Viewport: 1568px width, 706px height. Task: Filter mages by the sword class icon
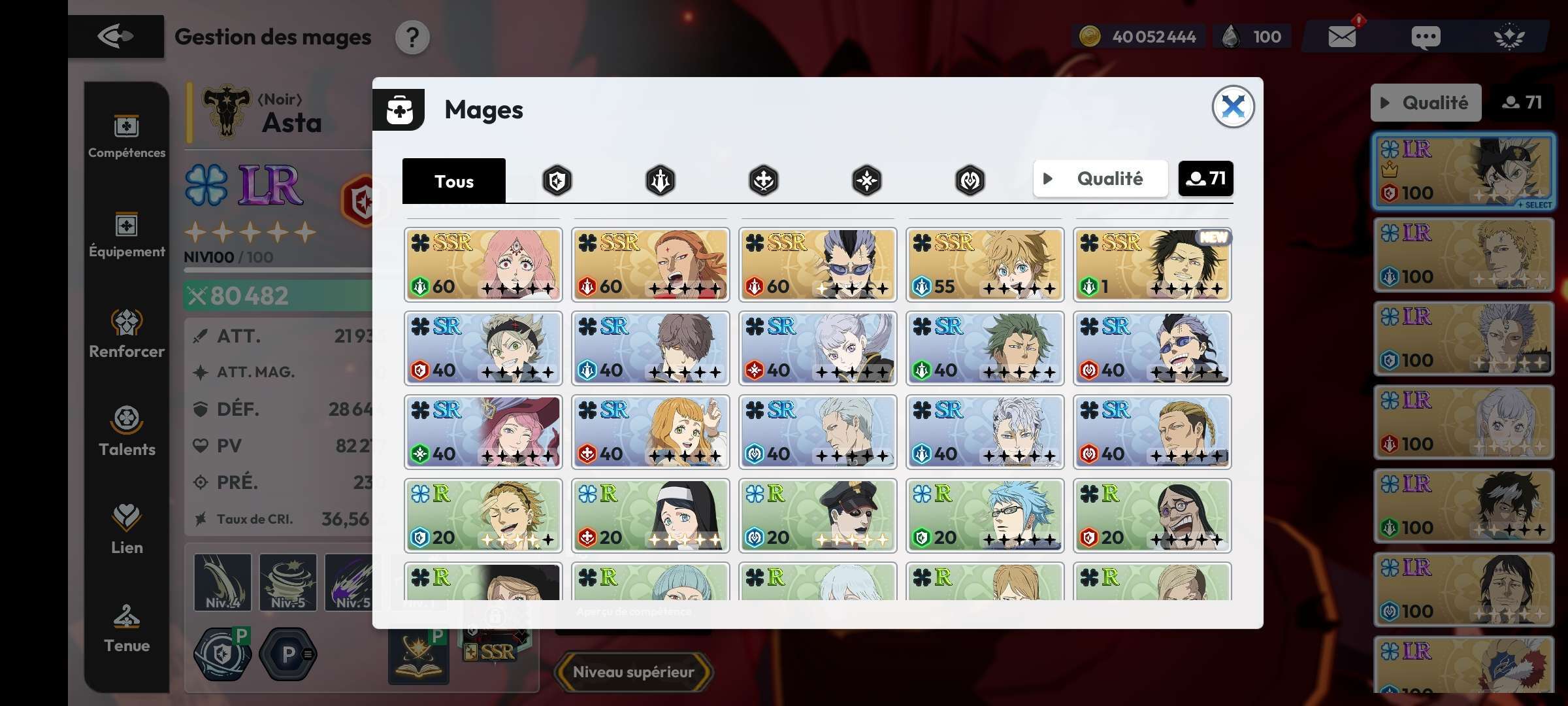(x=661, y=180)
